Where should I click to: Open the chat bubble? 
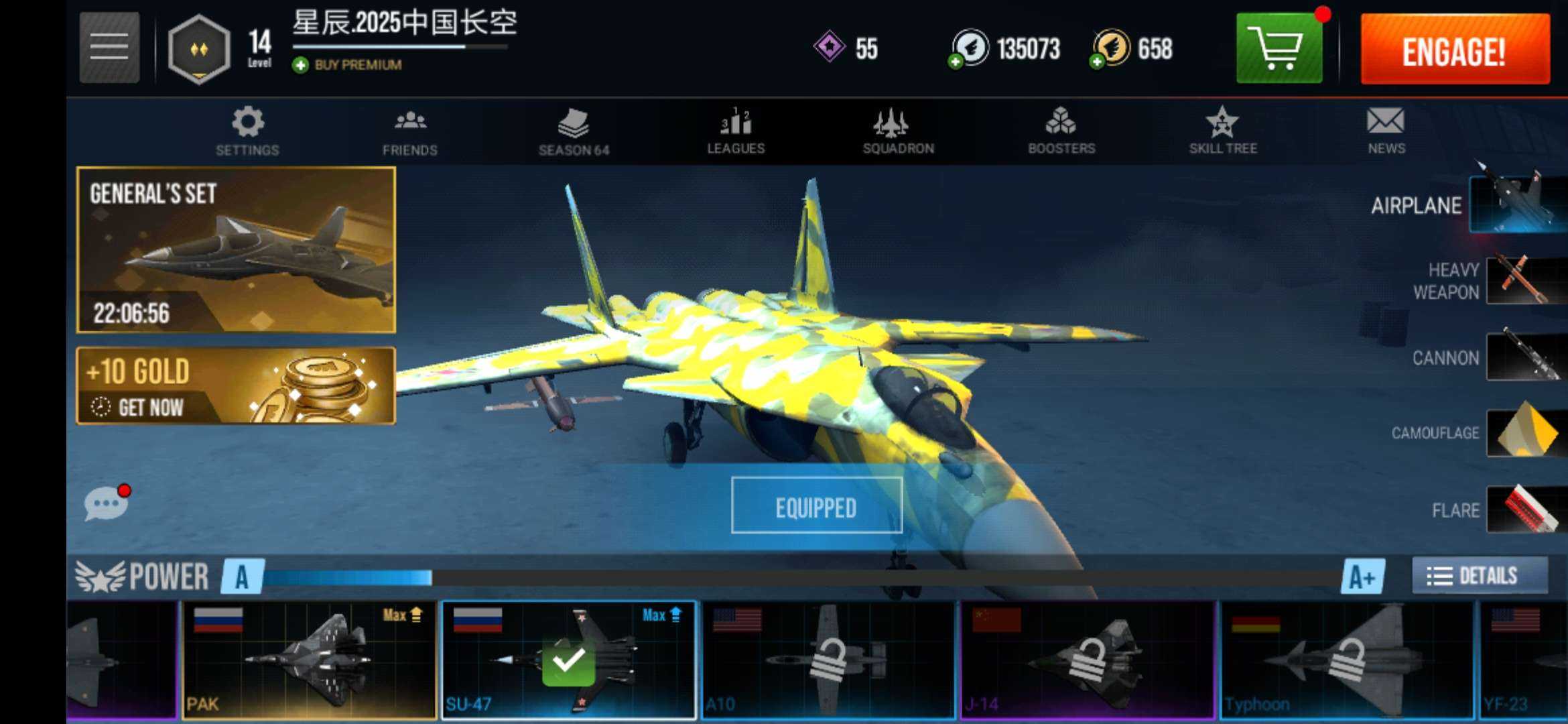[x=105, y=503]
